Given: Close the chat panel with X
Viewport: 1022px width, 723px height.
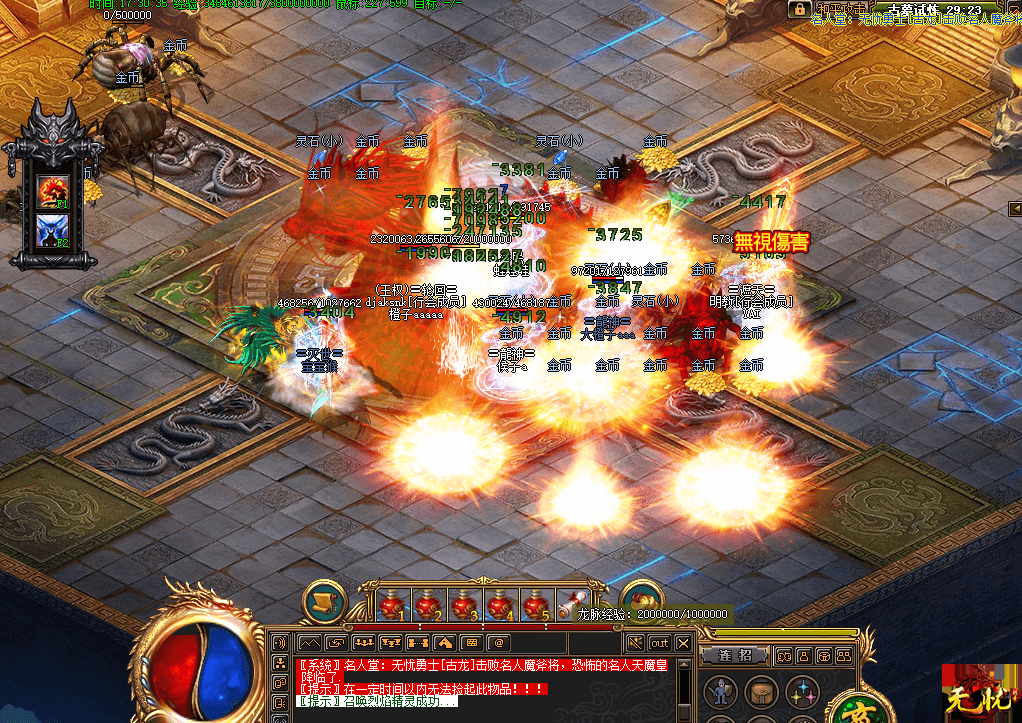Looking at the screenshot, I should coord(684,642).
